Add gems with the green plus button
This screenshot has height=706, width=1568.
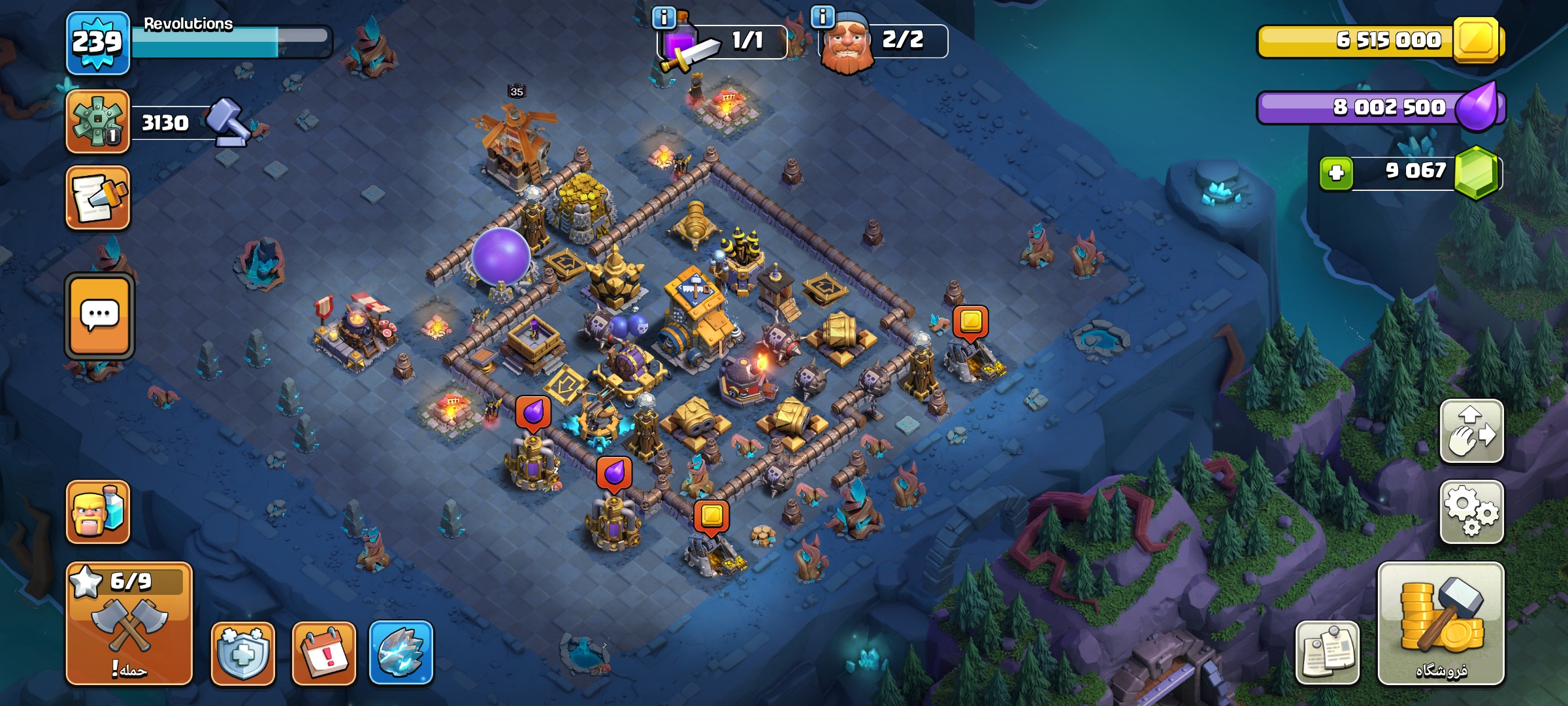click(x=1336, y=173)
